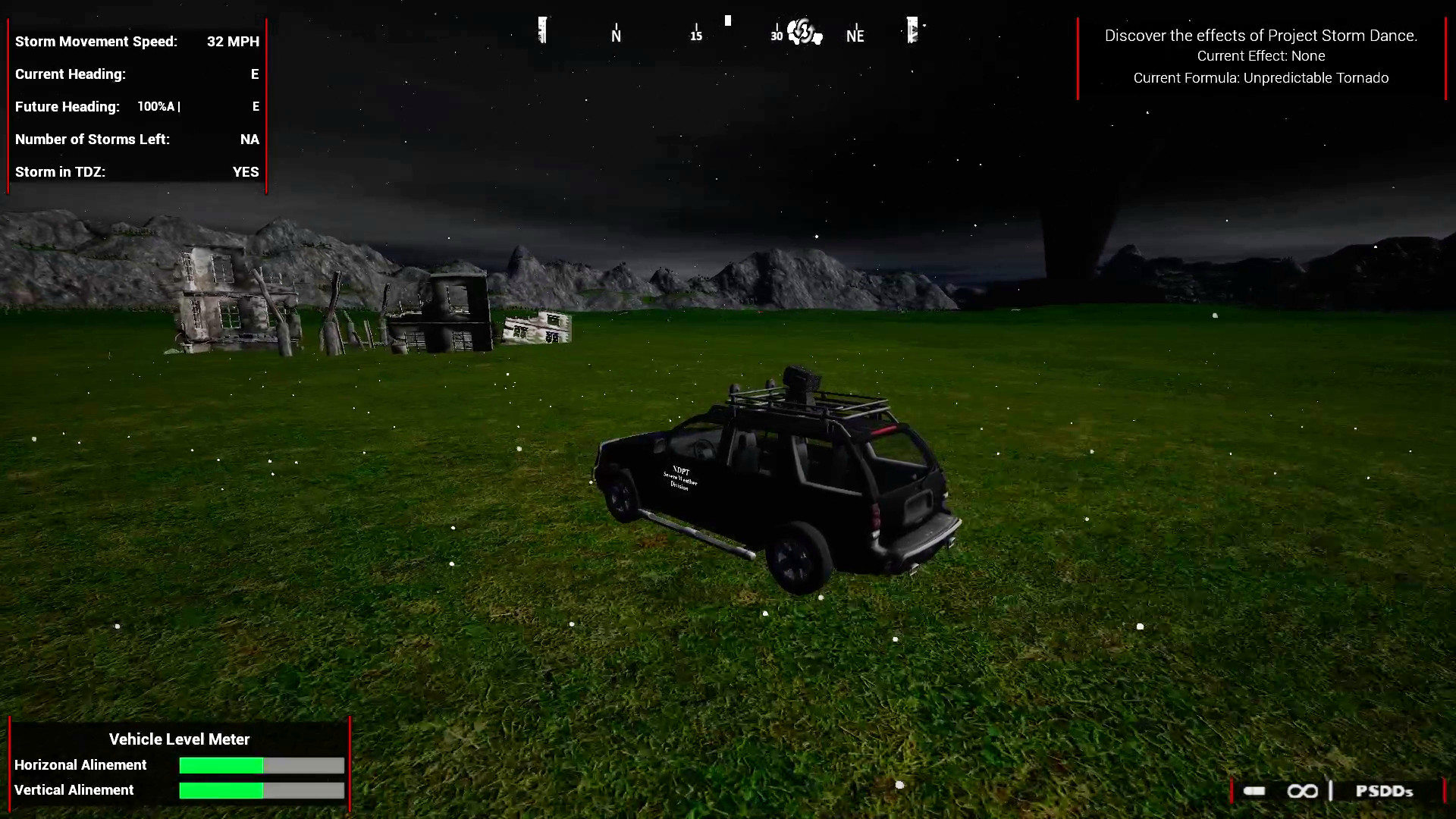Click the PSDDs label
Viewport: 1456px width, 819px height.
tap(1385, 791)
